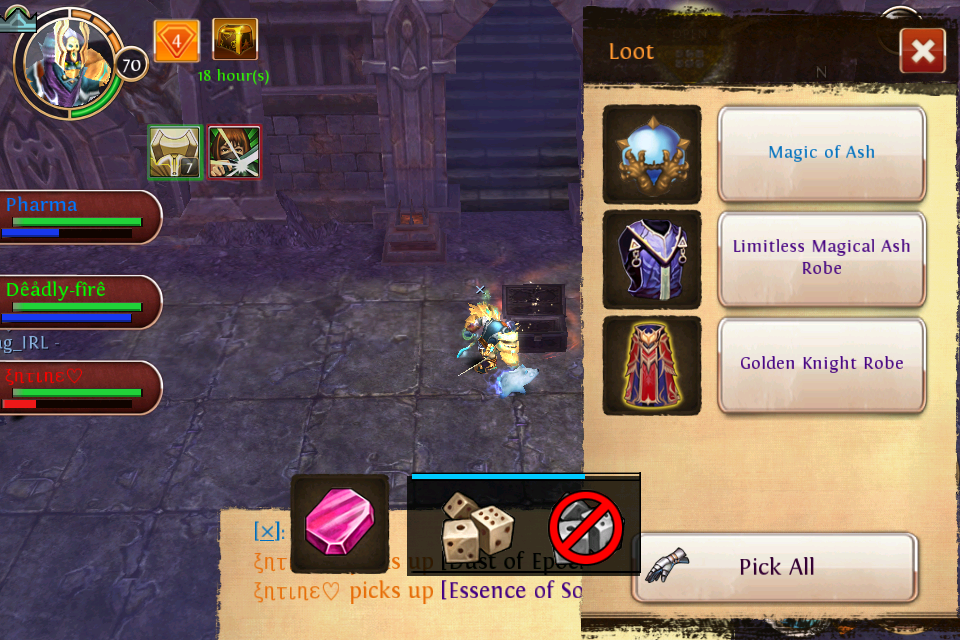Inspect the pink gem roll item
The width and height of the screenshot is (960, 640).
tap(339, 523)
